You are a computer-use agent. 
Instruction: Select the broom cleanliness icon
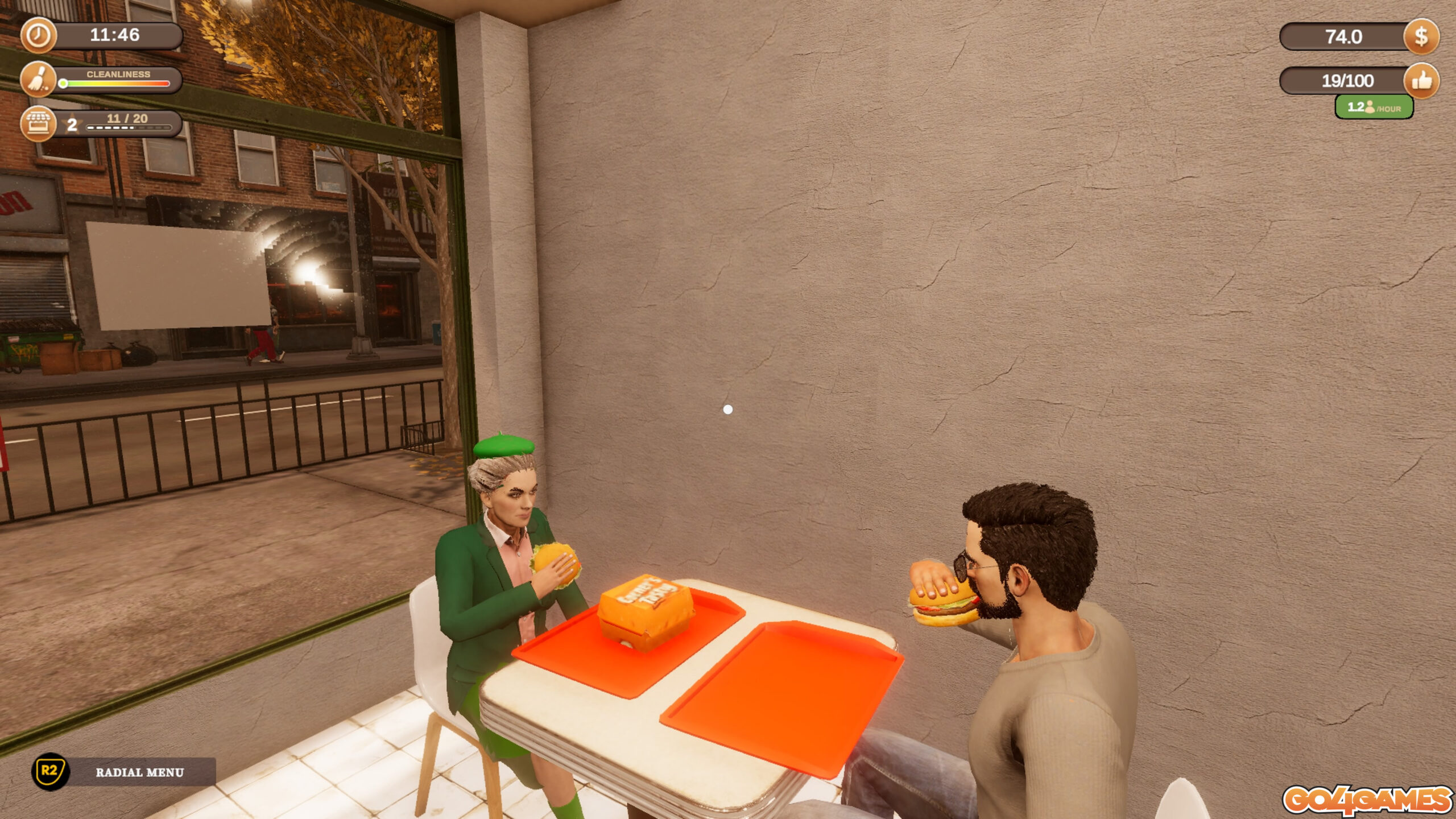click(39, 80)
